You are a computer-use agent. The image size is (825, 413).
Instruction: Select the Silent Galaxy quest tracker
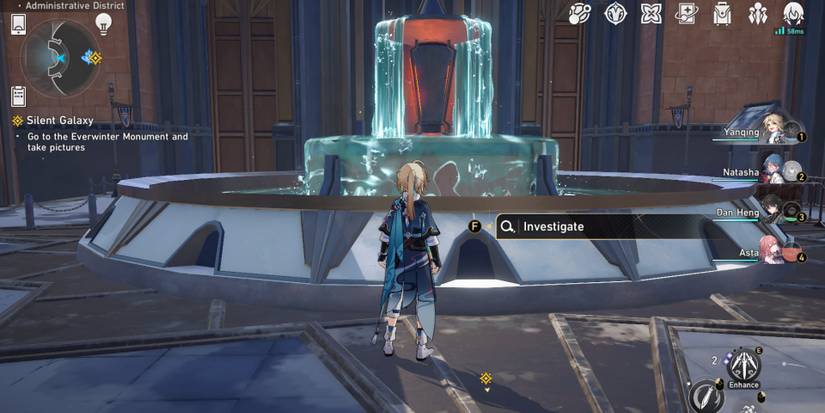[46, 120]
